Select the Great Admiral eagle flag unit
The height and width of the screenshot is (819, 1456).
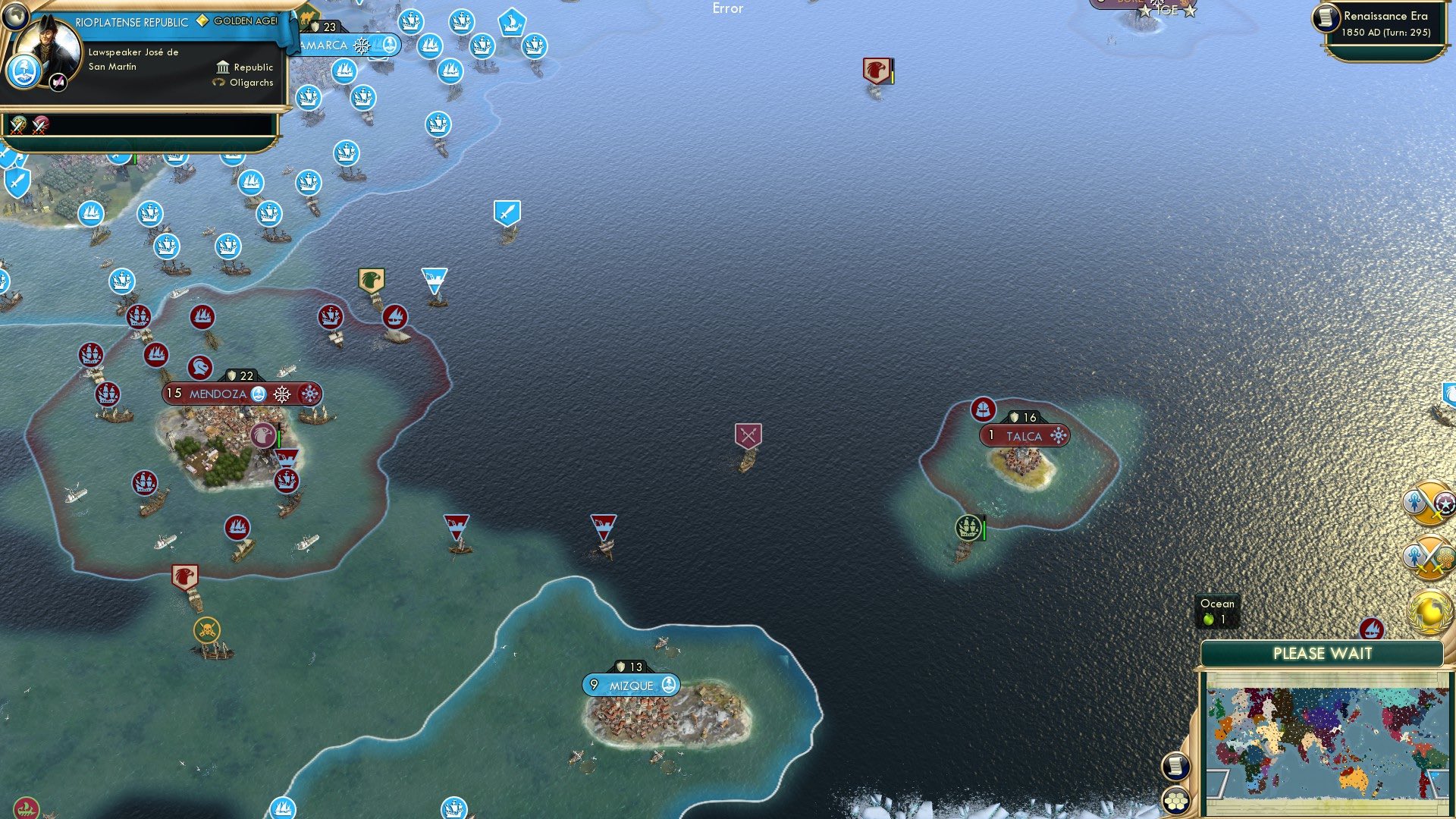(x=371, y=281)
